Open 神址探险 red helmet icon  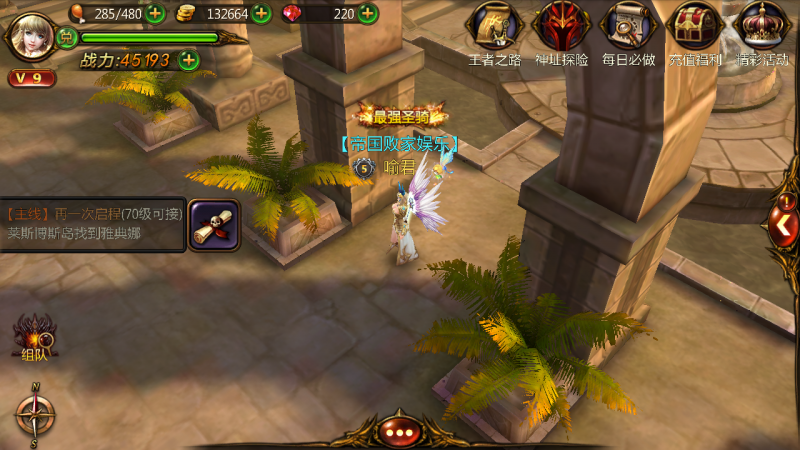561,28
